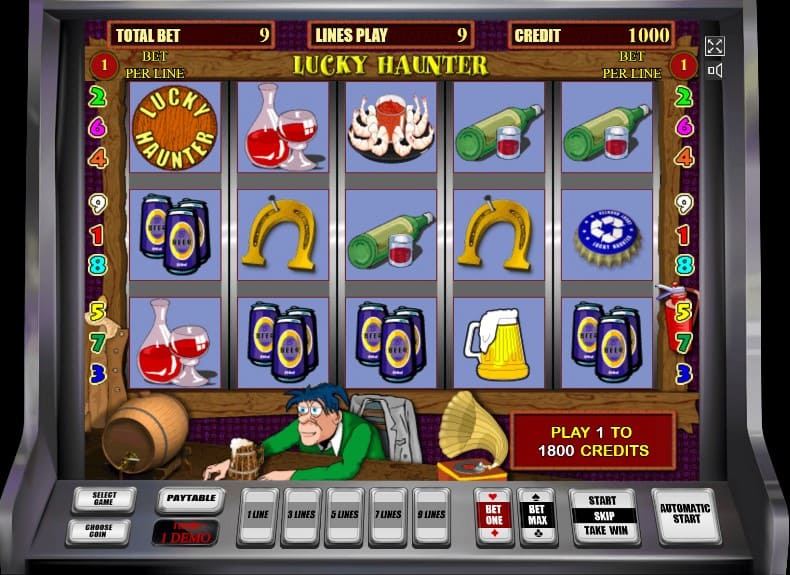Click the Bet One button
The image size is (790, 575).
click(494, 516)
